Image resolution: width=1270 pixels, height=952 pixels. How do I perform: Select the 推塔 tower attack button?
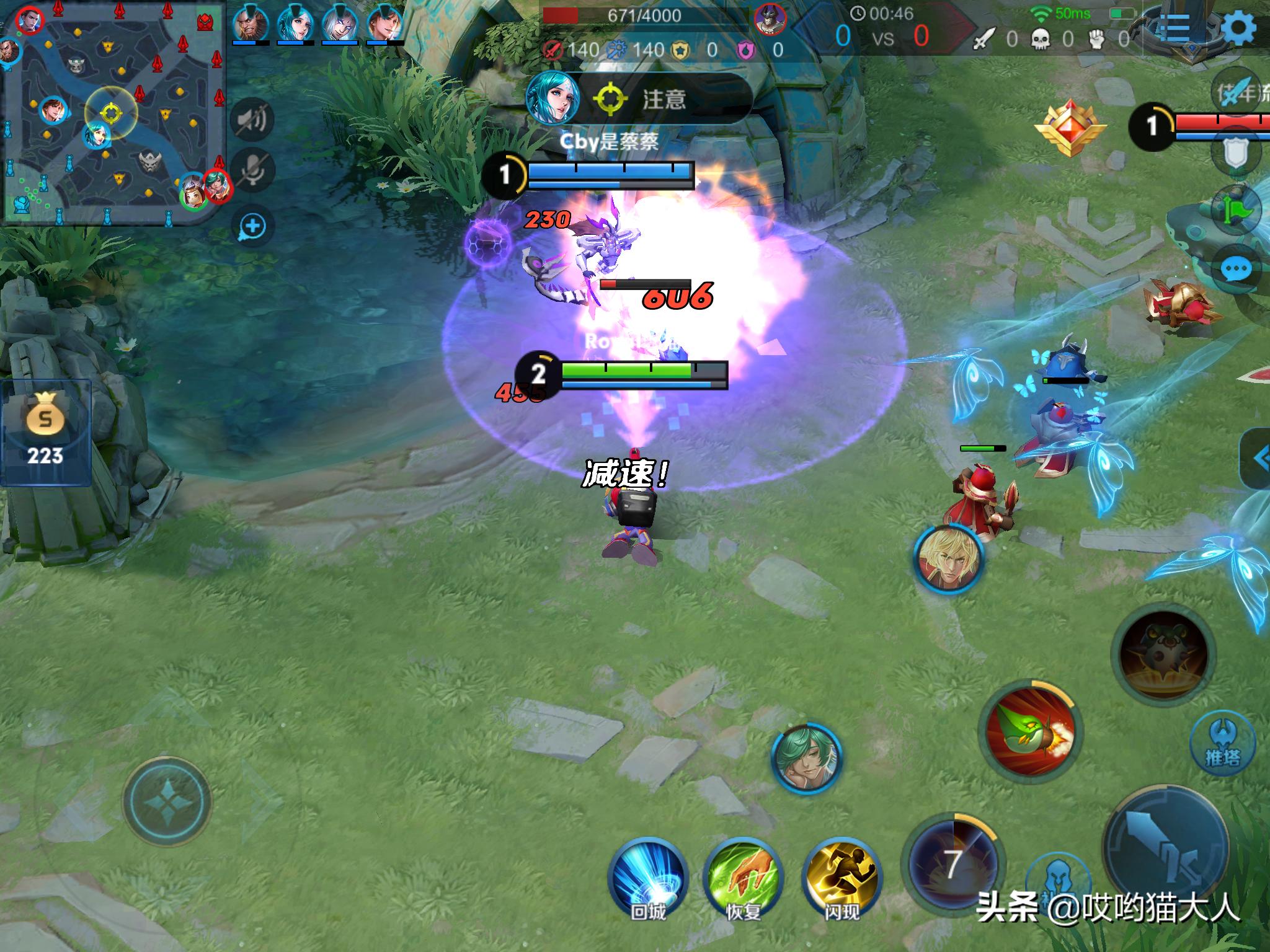pos(1222,743)
